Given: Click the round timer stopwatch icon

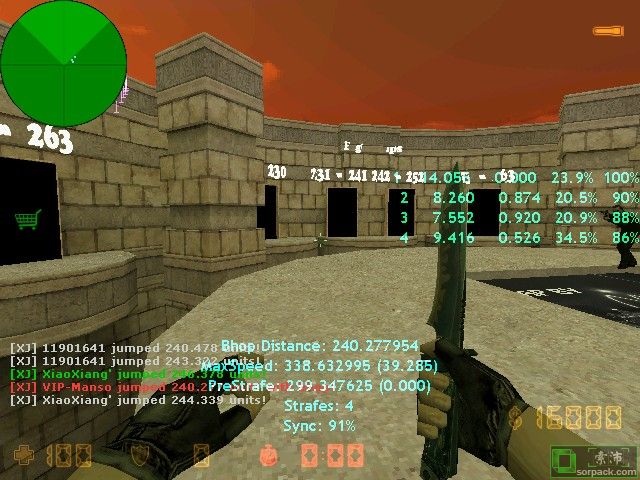Looking at the screenshot, I should coord(267,456).
